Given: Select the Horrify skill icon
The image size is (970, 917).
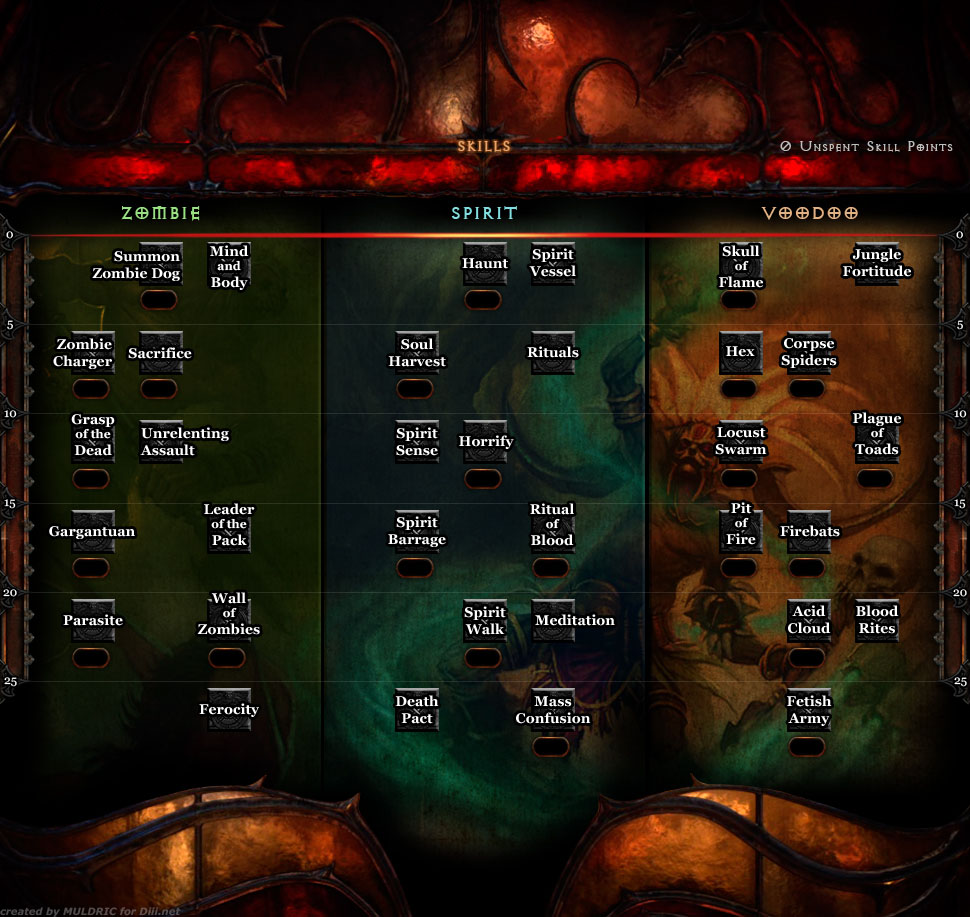Looking at the screenshot, I should (x=485, y=442).
